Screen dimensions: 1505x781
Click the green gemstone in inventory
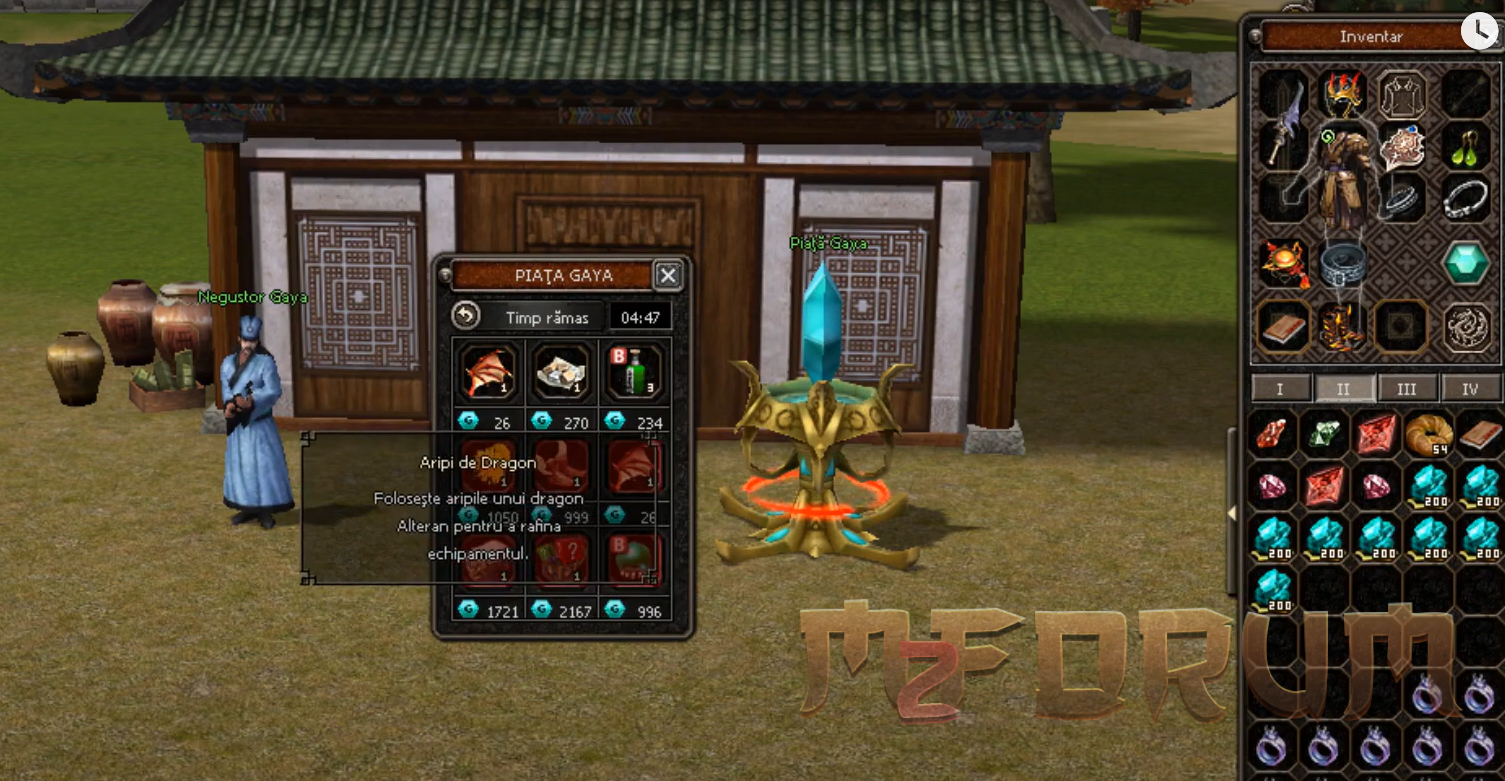click(1324, 434)
